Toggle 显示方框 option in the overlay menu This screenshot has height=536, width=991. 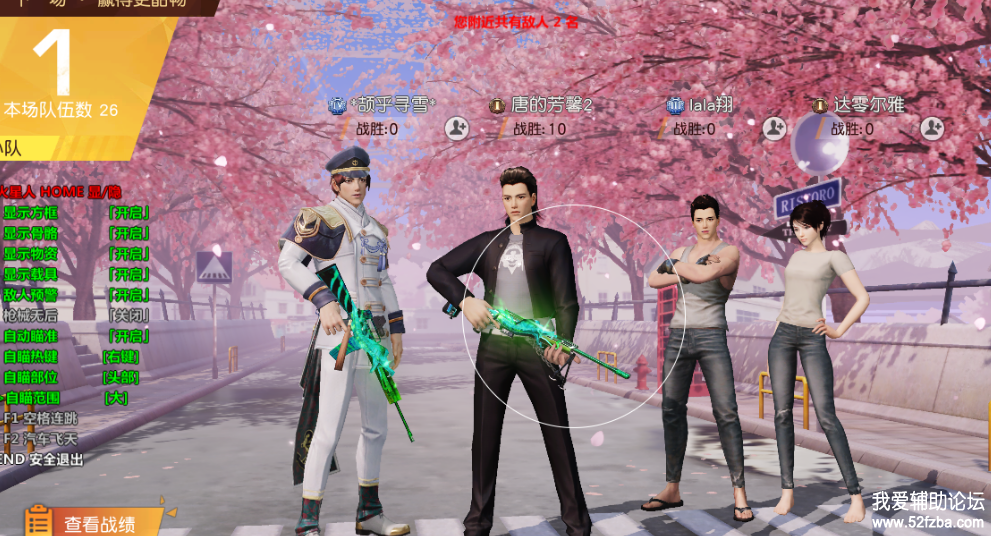click(129, 212)
